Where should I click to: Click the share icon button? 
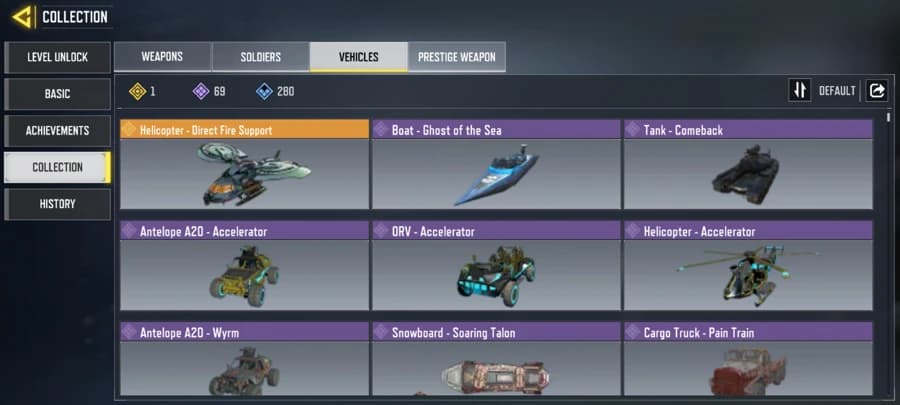pos(877,91)
